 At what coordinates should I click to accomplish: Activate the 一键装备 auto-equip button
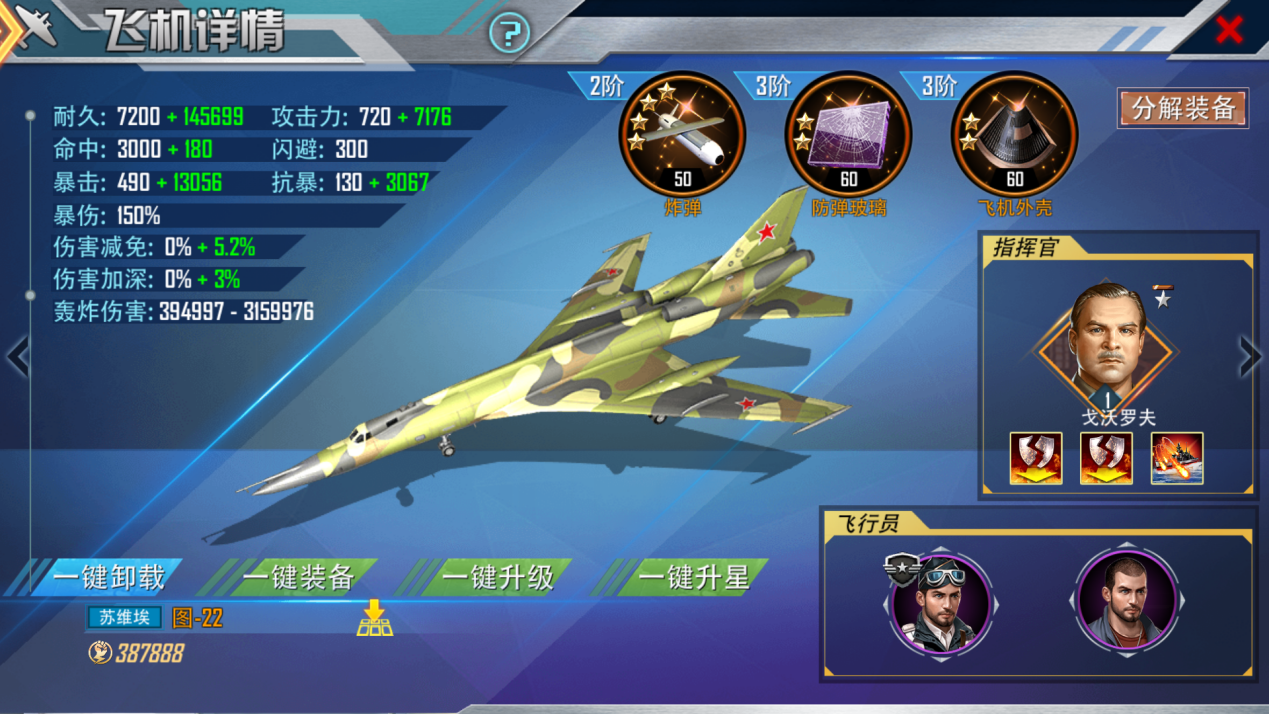coord(298,577)
